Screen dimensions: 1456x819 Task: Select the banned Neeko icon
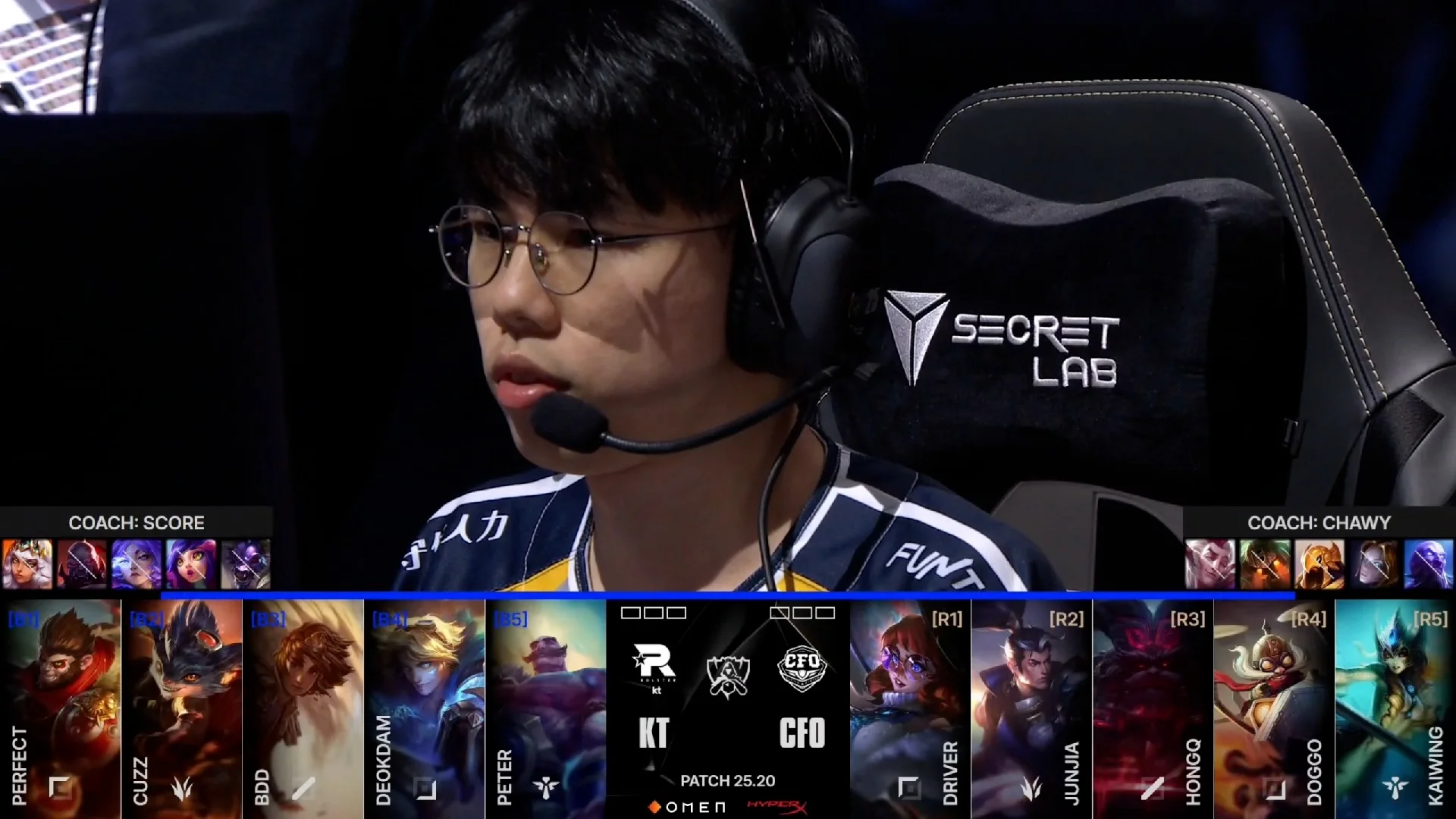[191, 564]
